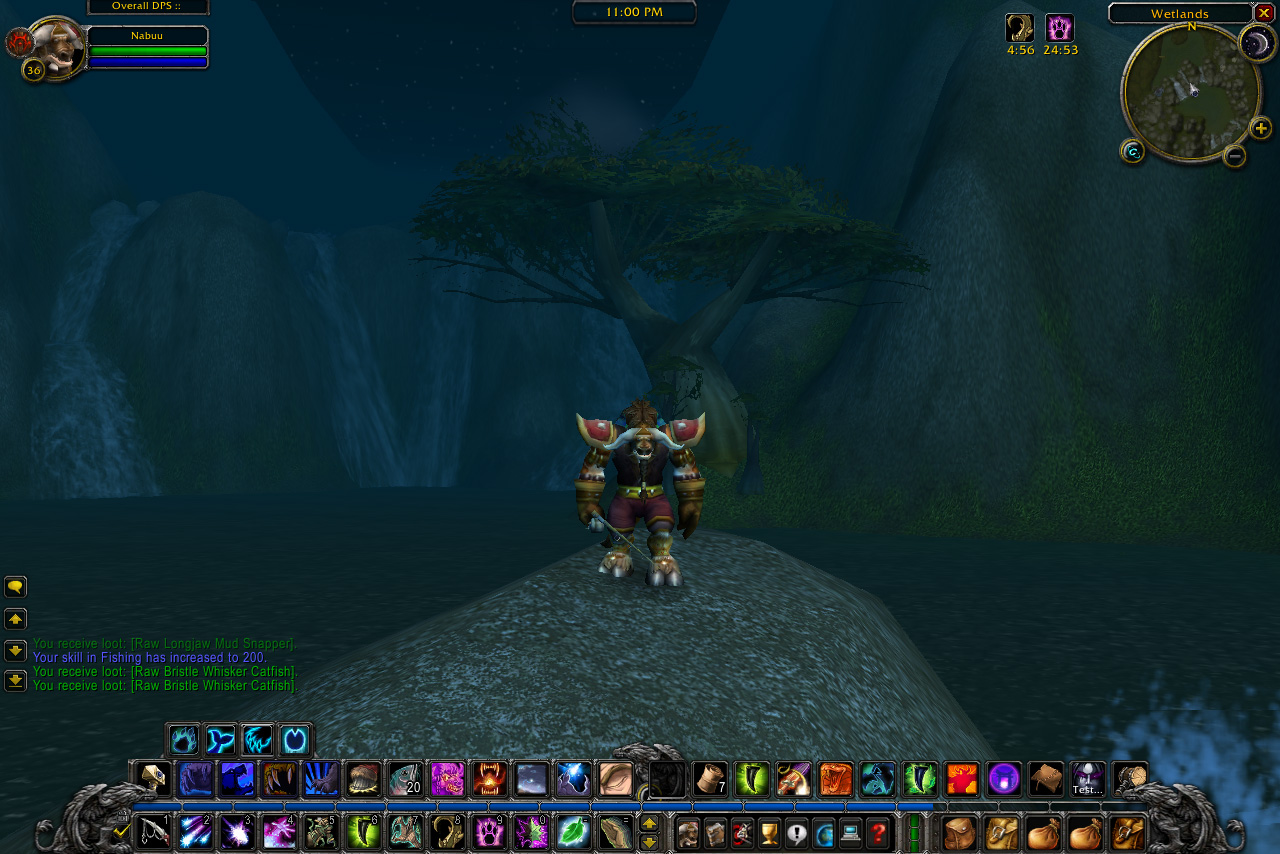The image size is (1280, 854).
Task: Page the action bar up
Action: tap(649, 823)
